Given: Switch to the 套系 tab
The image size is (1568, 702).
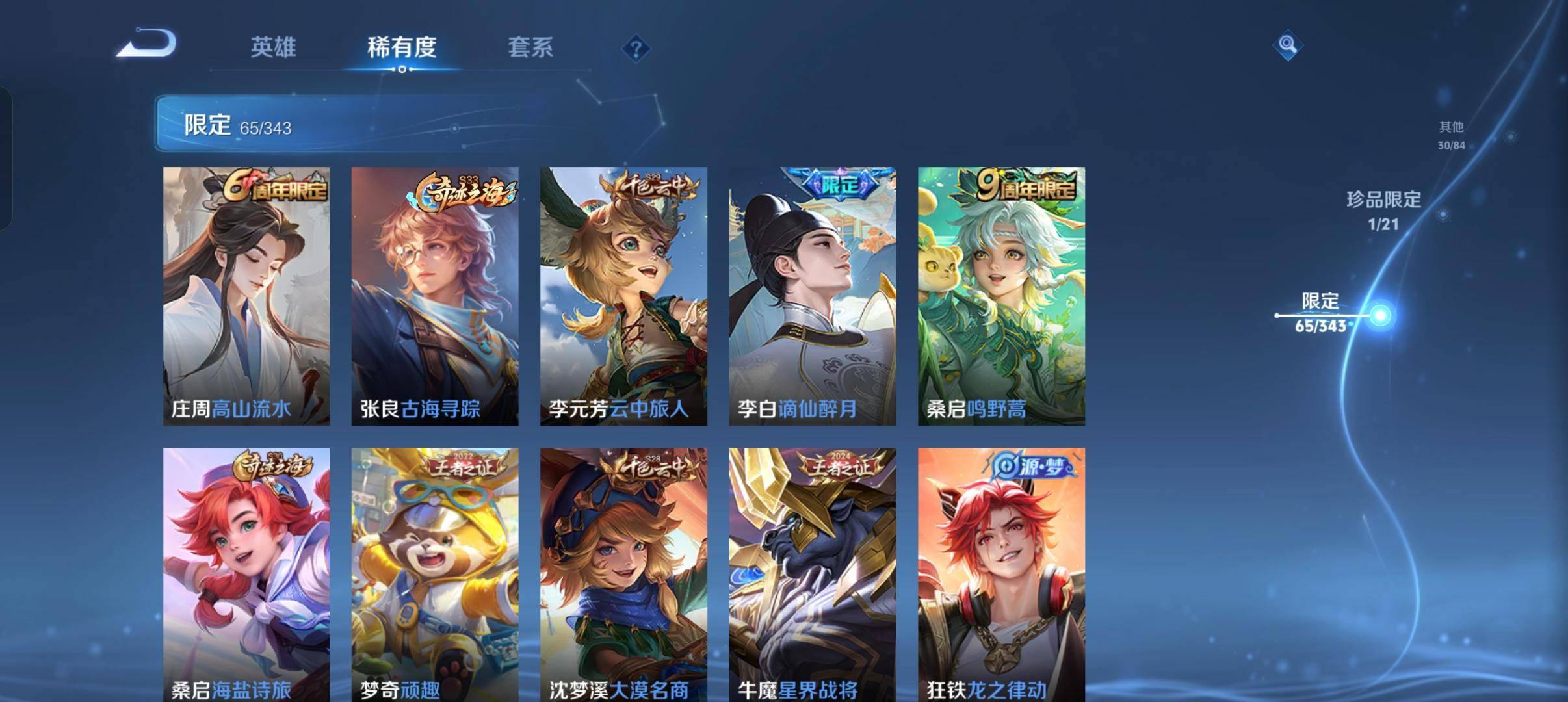Looking at the screenshot, I should coord(532,48).
